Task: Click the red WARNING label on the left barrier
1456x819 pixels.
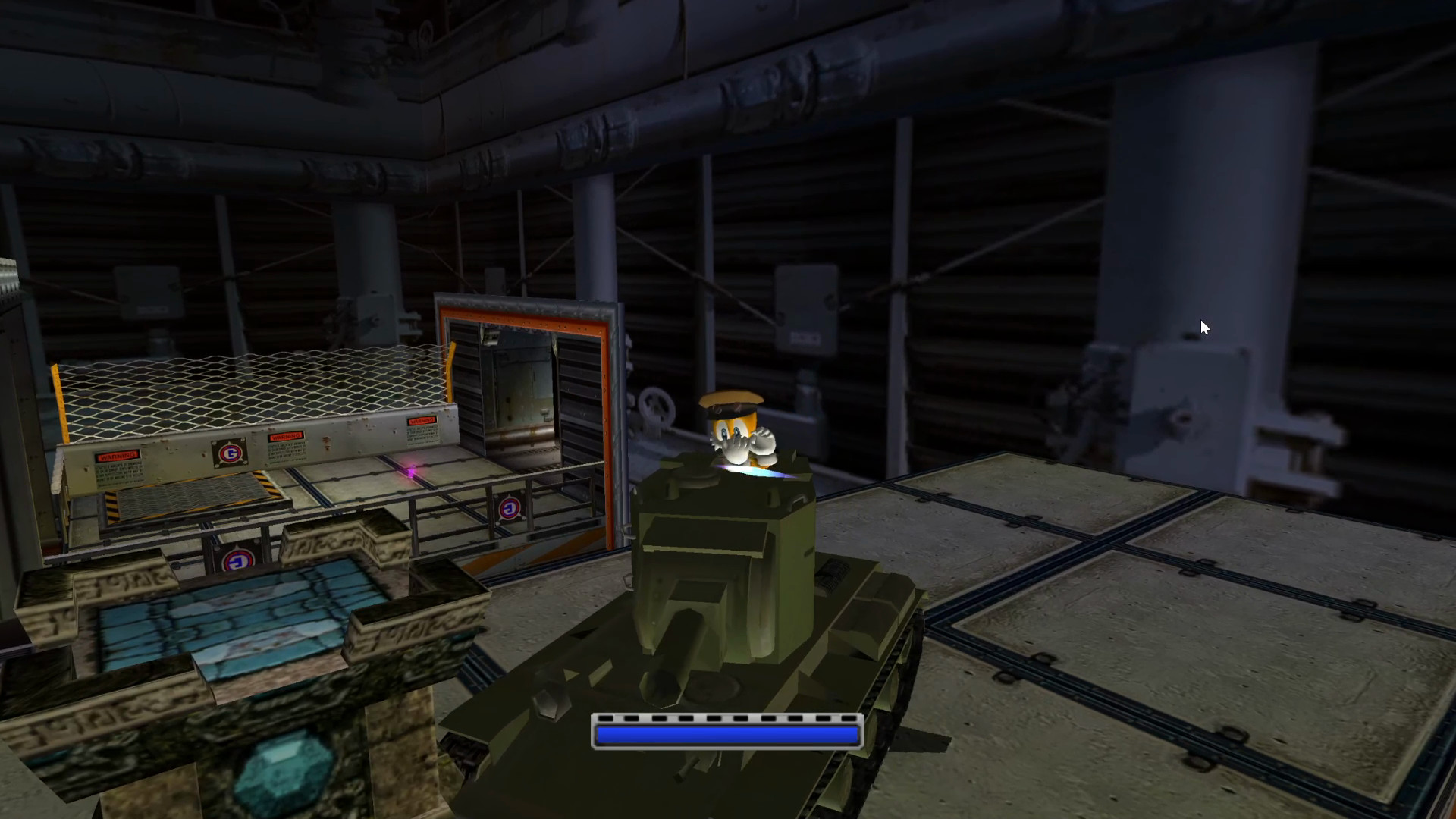Action: point(118,455)
